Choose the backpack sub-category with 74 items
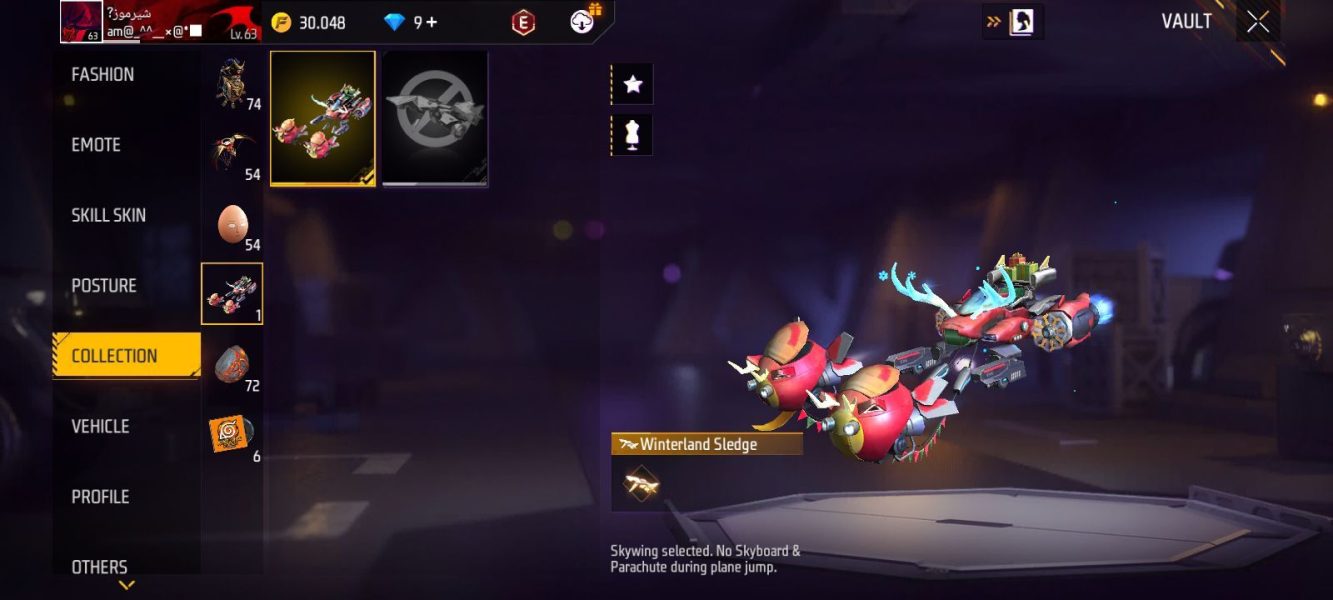Viewport: 1333px width, 600px height. 233,84
